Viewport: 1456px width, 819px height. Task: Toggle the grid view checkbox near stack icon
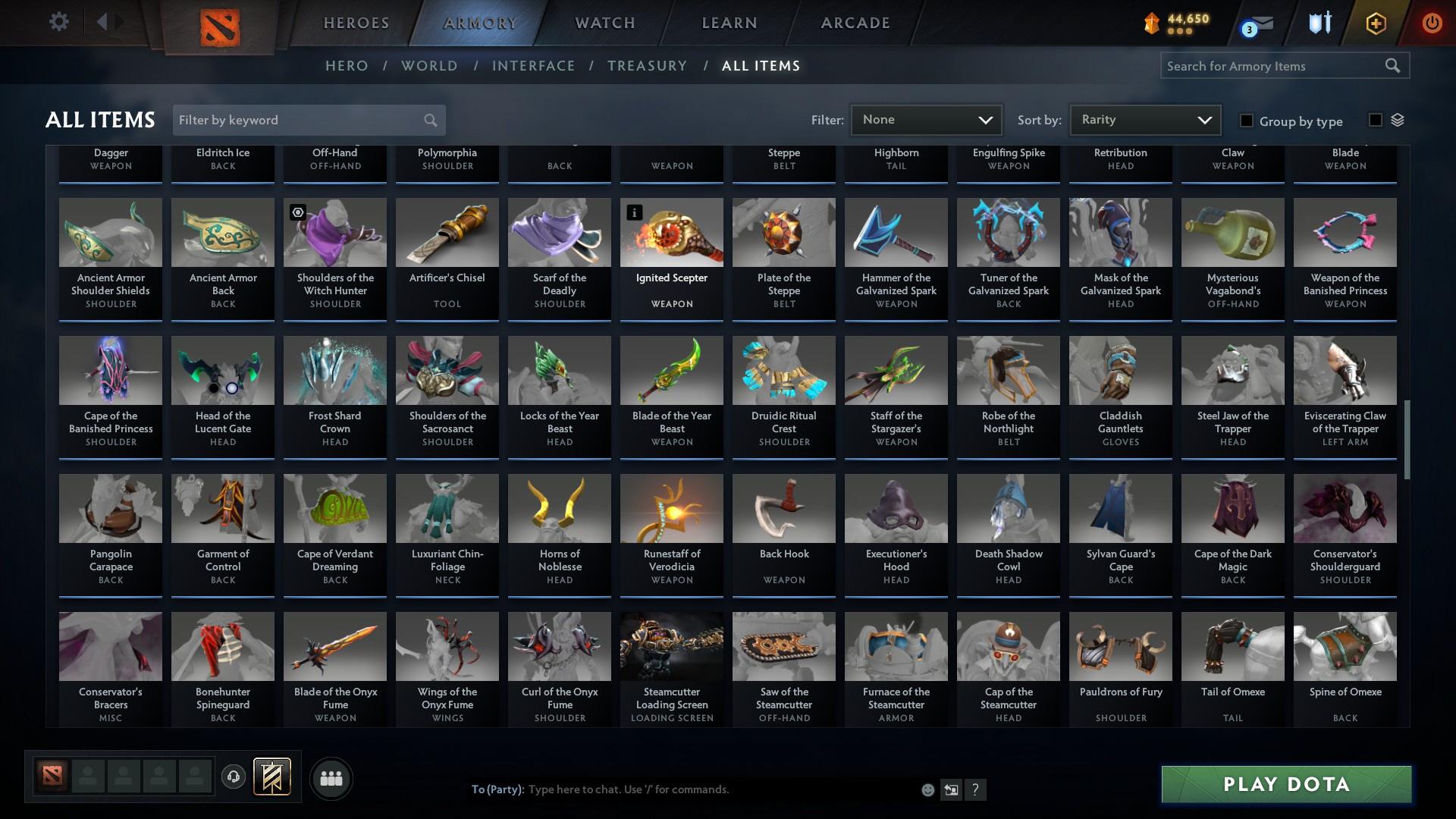coord(1374,119)
